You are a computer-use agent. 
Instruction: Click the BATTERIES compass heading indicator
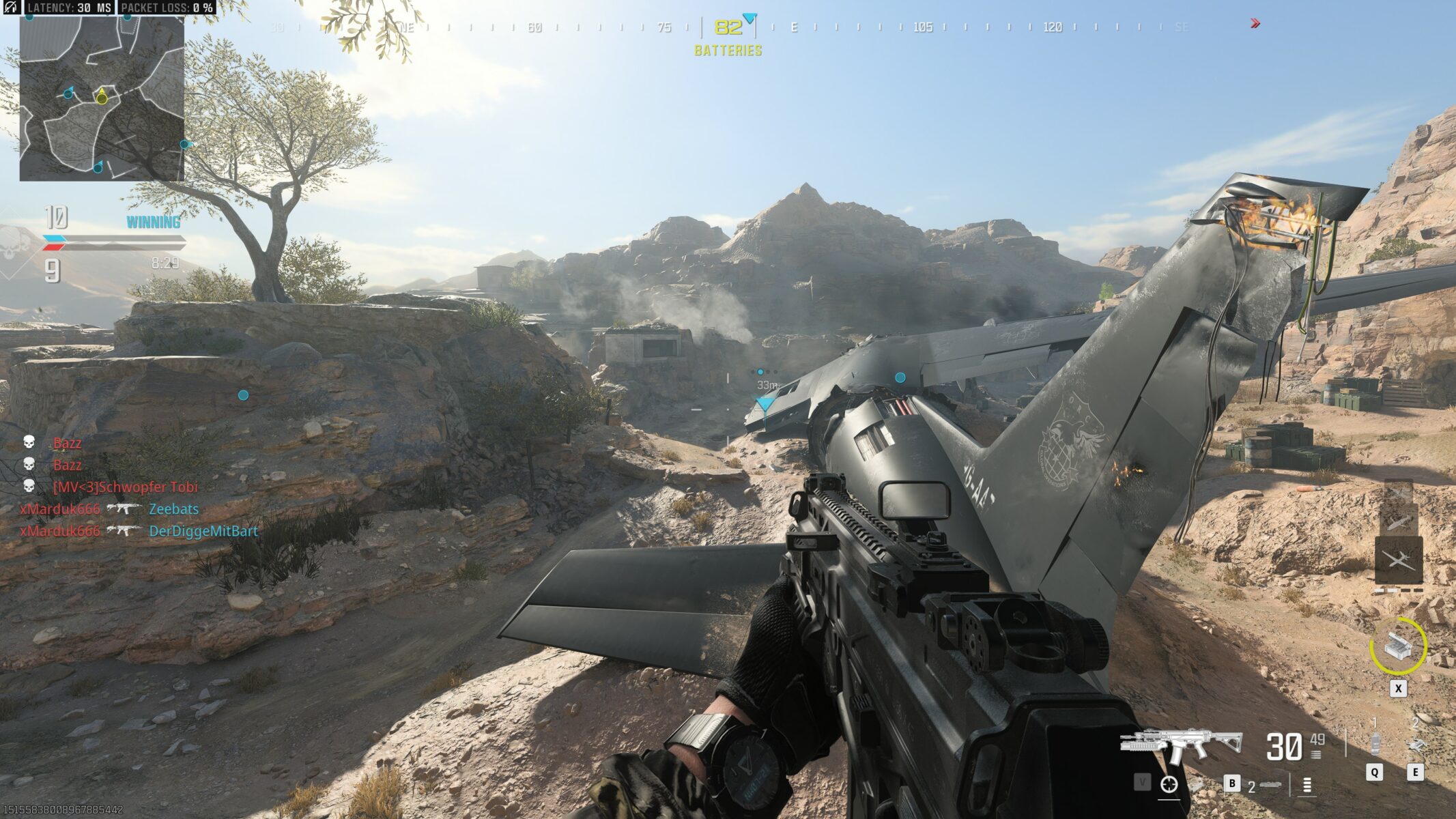(x=728, y=51)
